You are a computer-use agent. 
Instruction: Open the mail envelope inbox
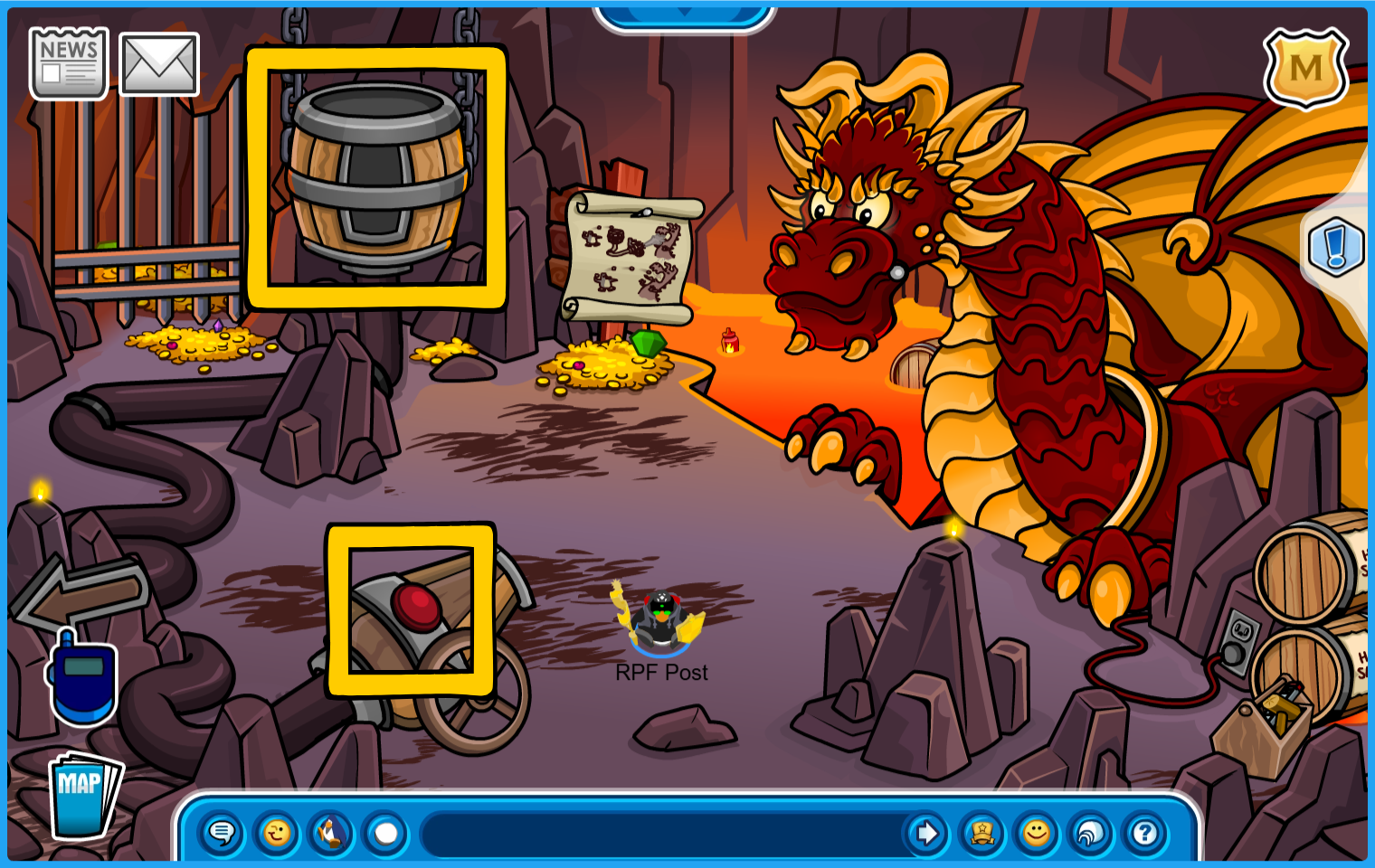point(159,64)
